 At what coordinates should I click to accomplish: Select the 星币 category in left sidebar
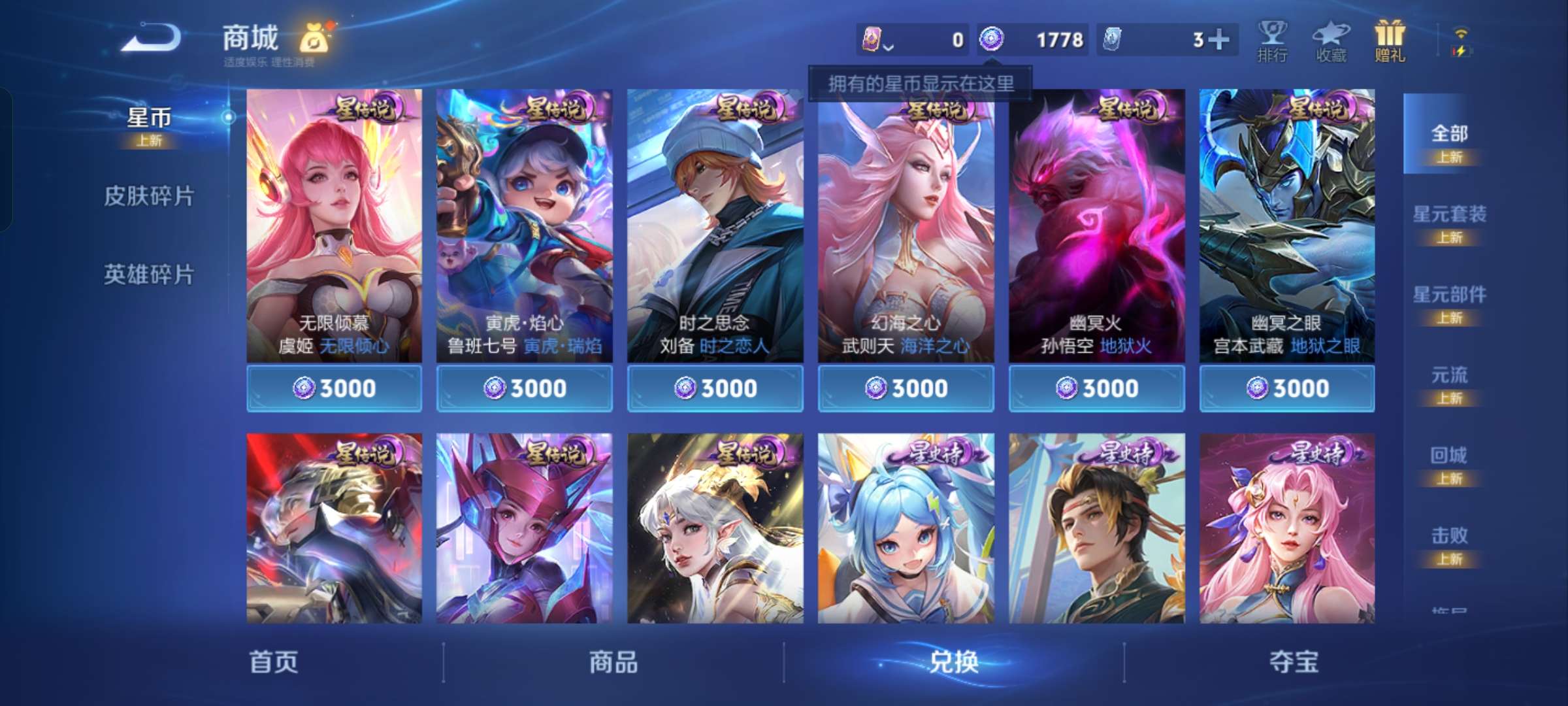click(150, 118)
